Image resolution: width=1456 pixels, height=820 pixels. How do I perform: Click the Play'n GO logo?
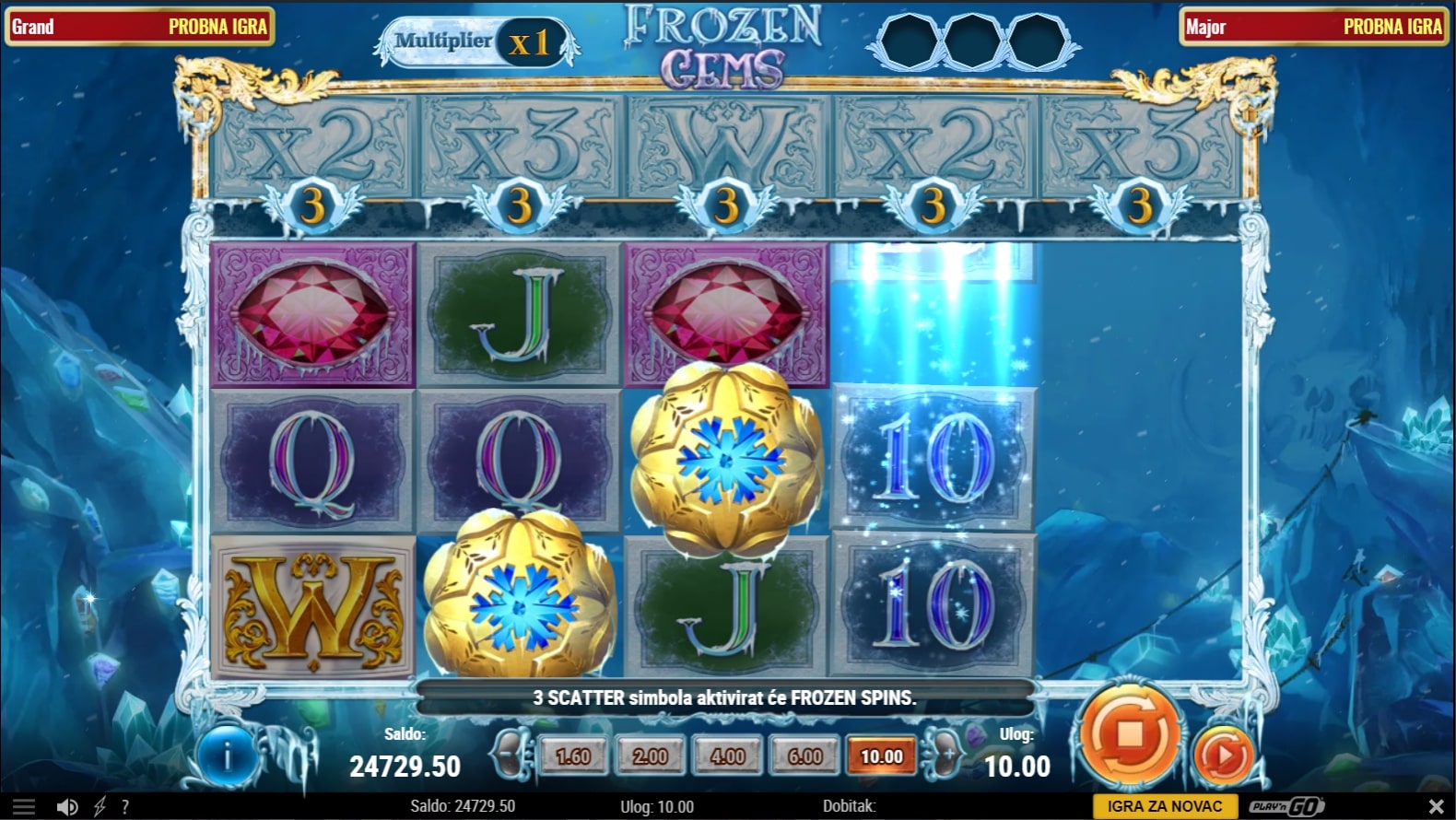coord(1286,806)
